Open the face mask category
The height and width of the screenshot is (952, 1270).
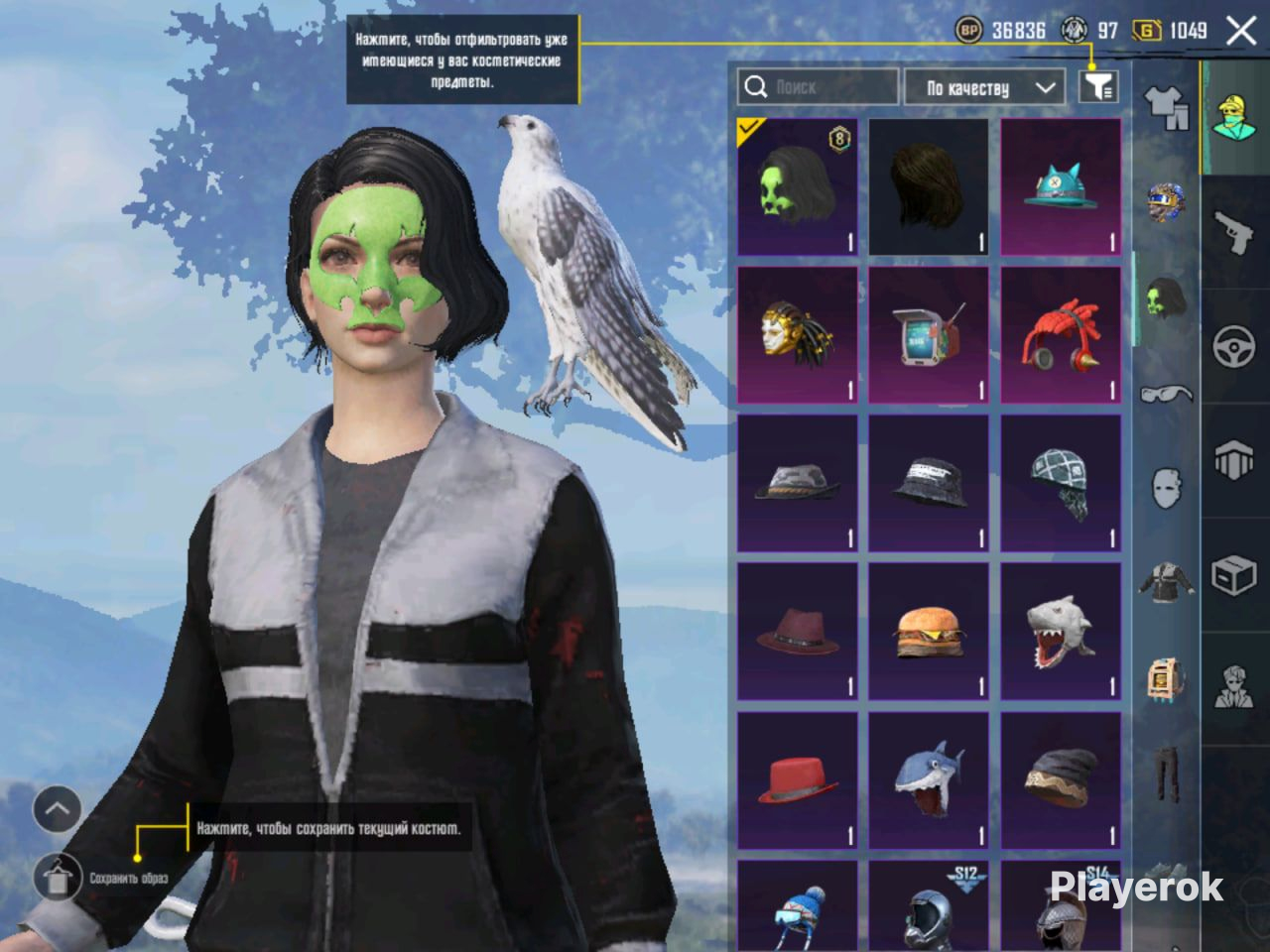[x=1167, y=488]
